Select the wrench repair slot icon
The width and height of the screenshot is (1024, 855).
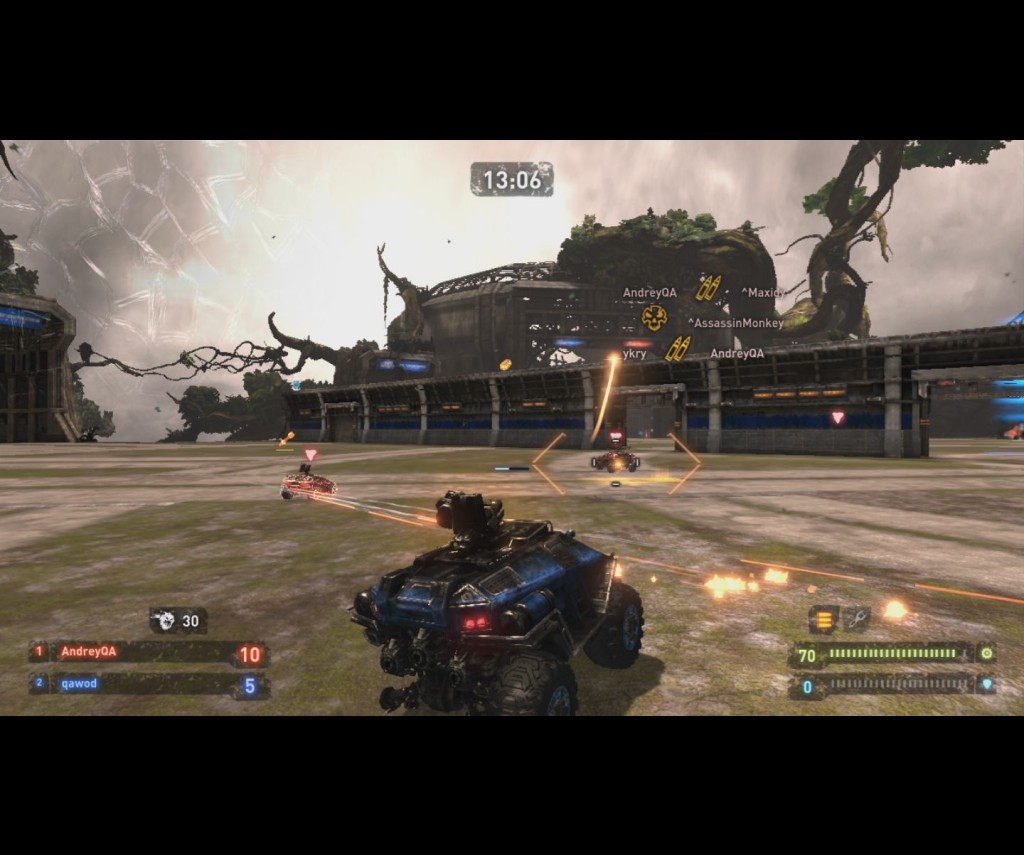[857, 619]
